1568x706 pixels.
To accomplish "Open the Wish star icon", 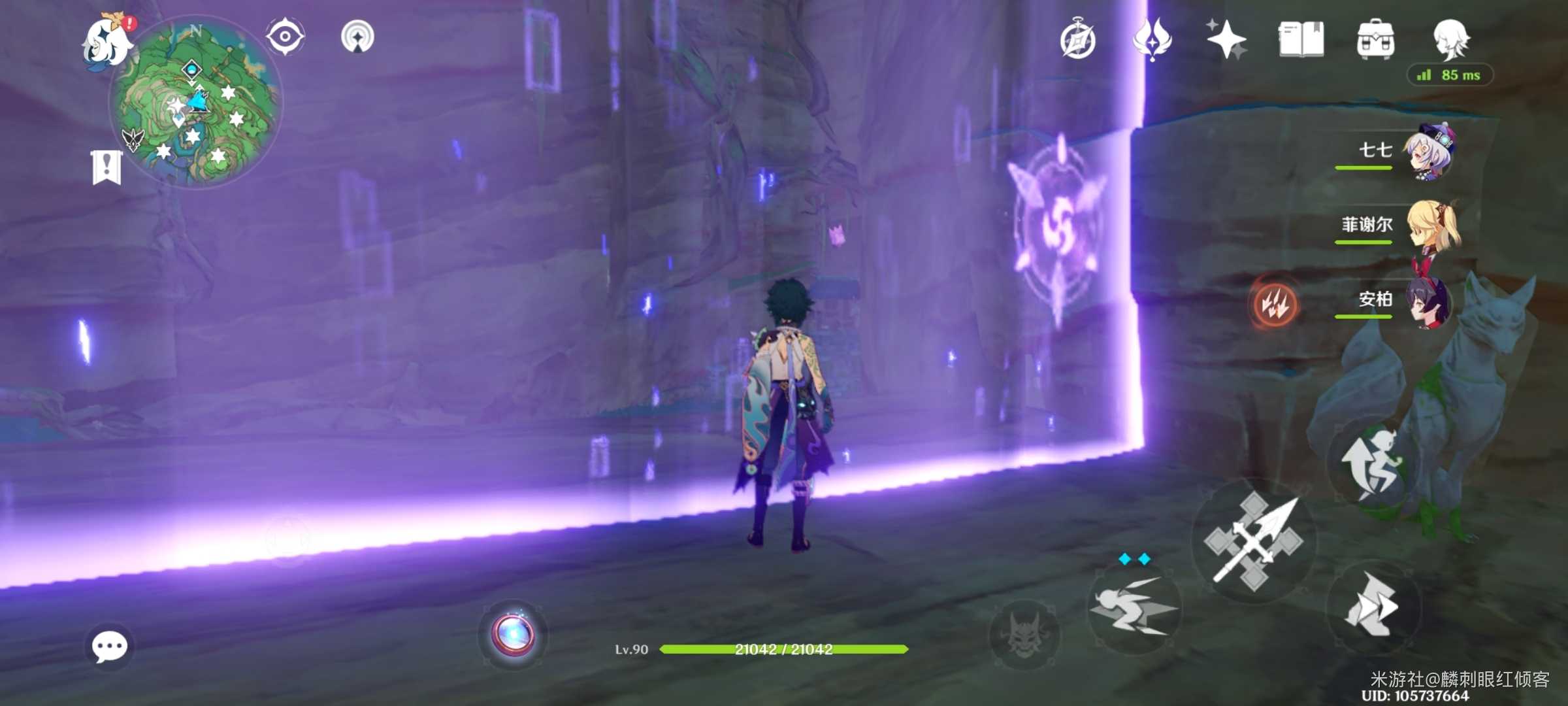I will [1226, 39].
